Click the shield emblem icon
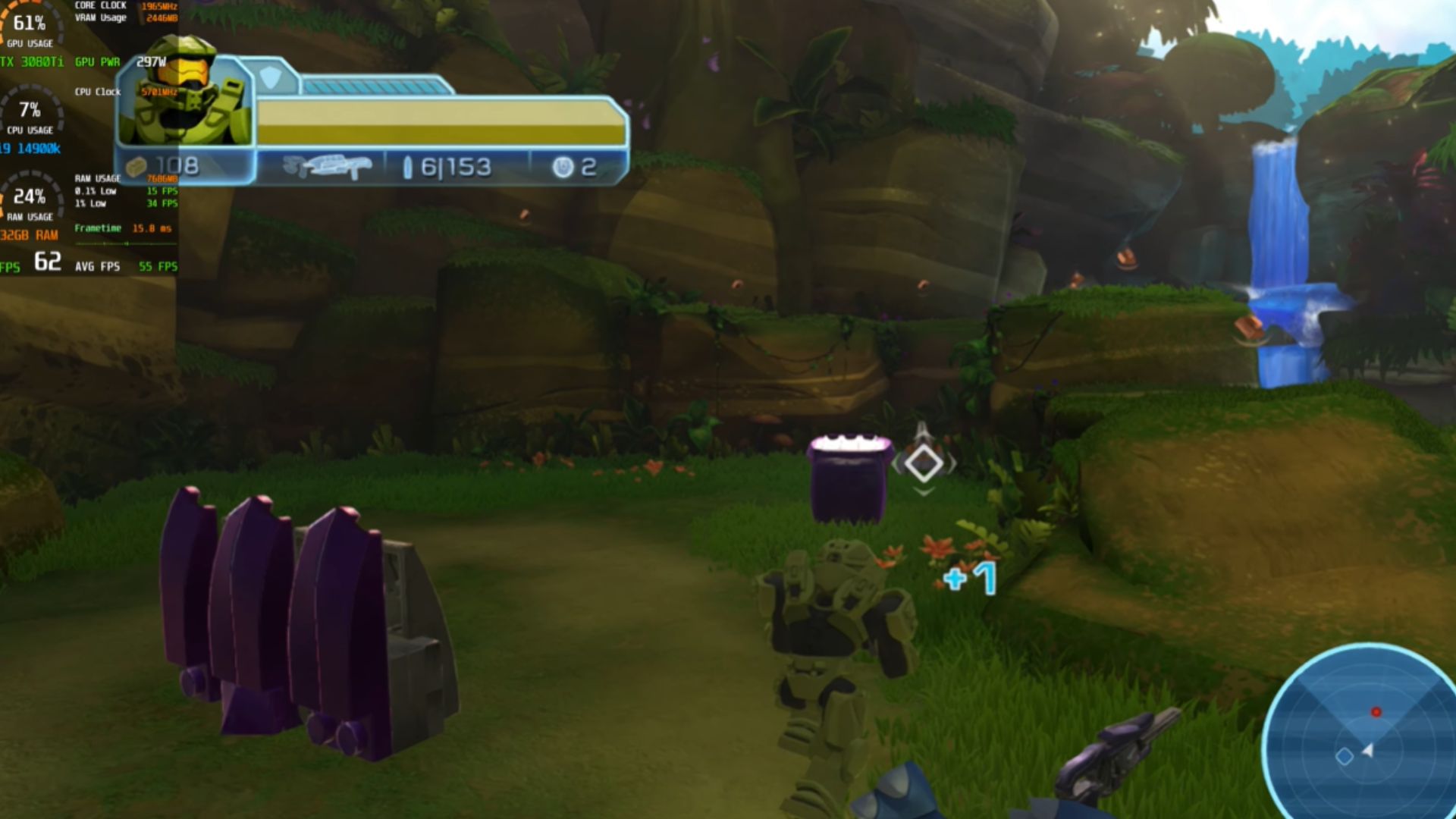Image resolution: width=1456 pixels, height=819 pixels. point(271,77)
